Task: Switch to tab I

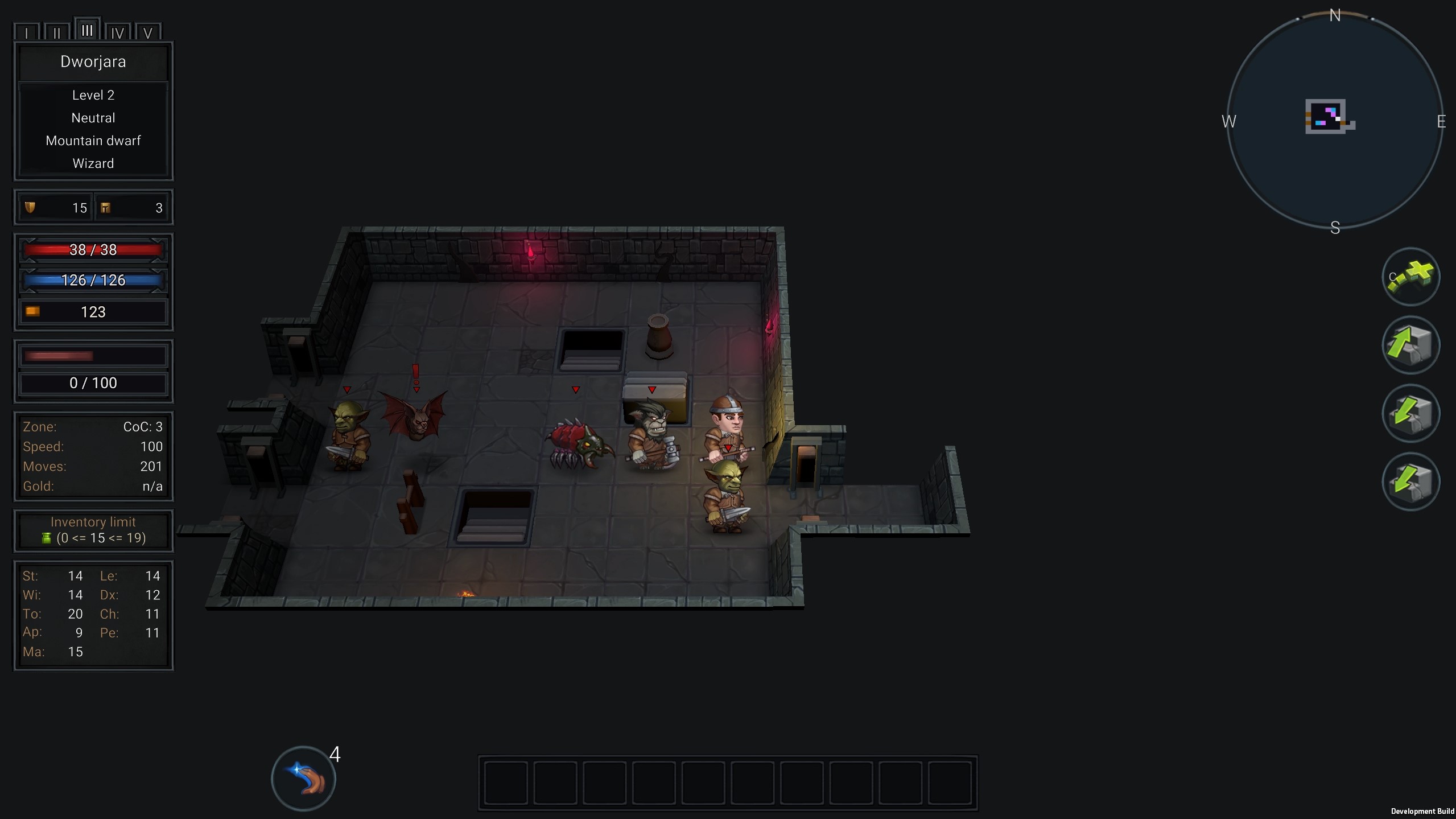Action: click(x=27, y=32)
